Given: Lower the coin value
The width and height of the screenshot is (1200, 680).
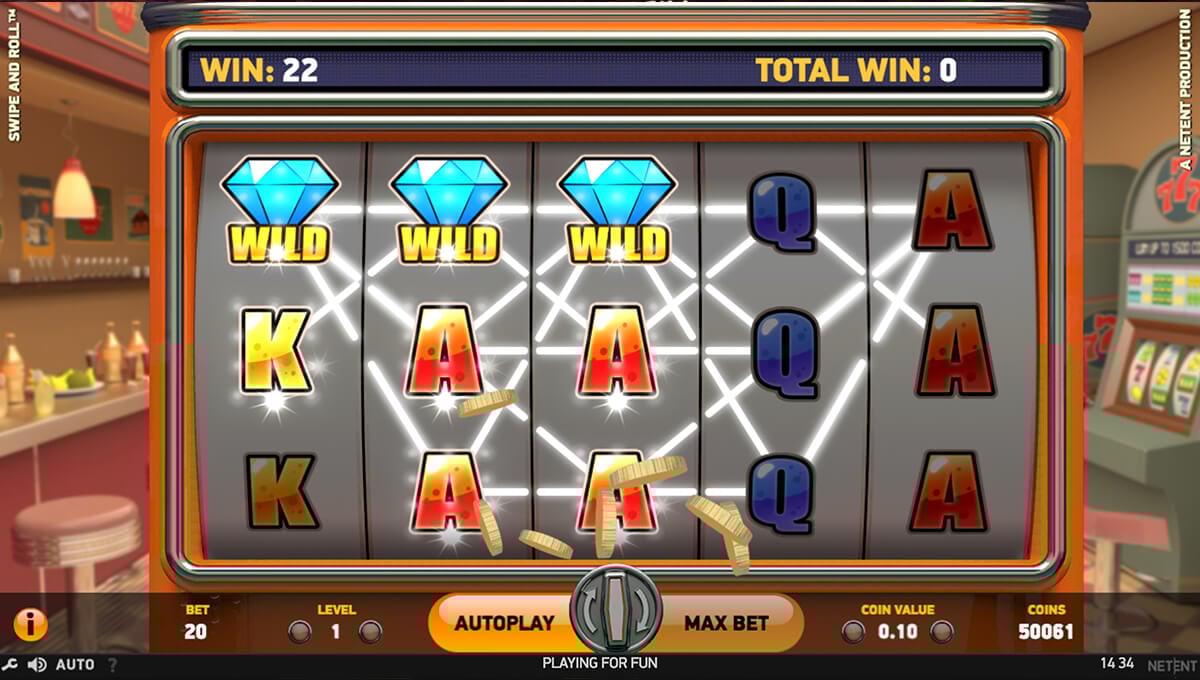Looking at the screenshot, I should pyautogui.click(x=853, y=632).
